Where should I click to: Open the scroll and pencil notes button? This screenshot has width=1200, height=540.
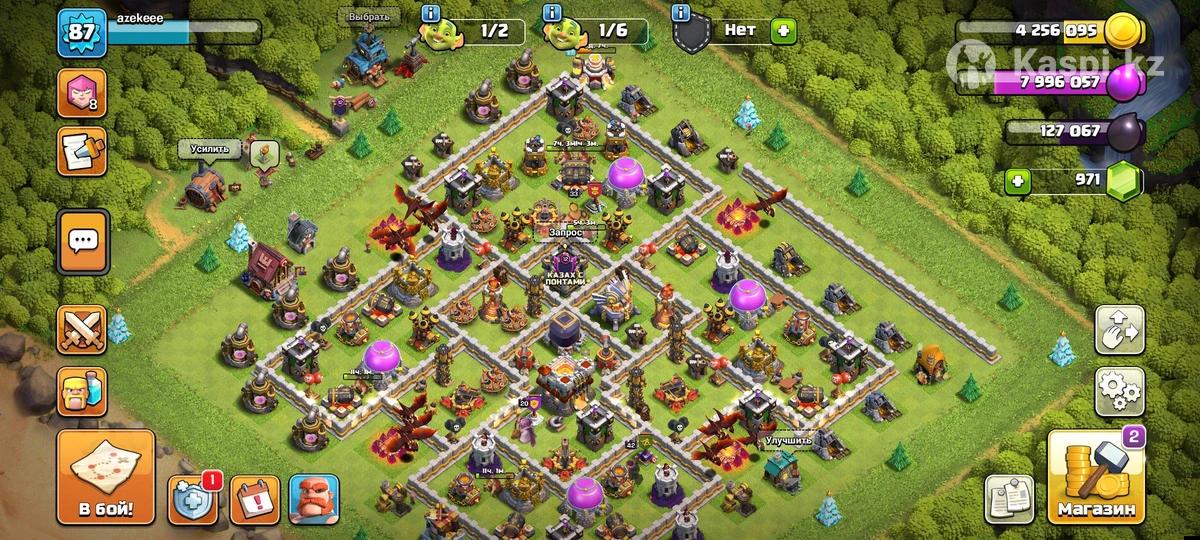pos(80,151)
